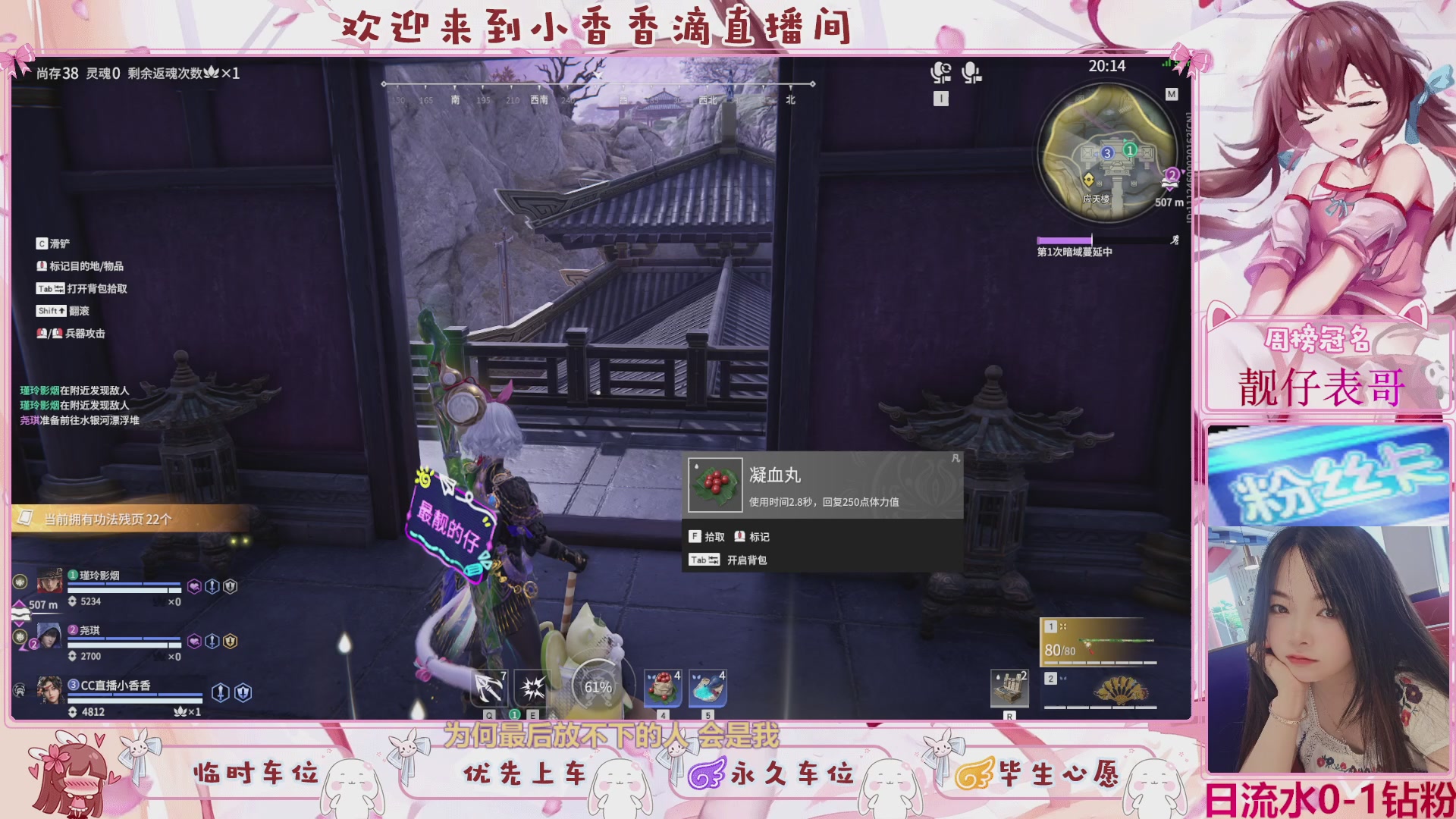Open the full map via the M icon
1456x819 pixels.
coord(1173,93)
